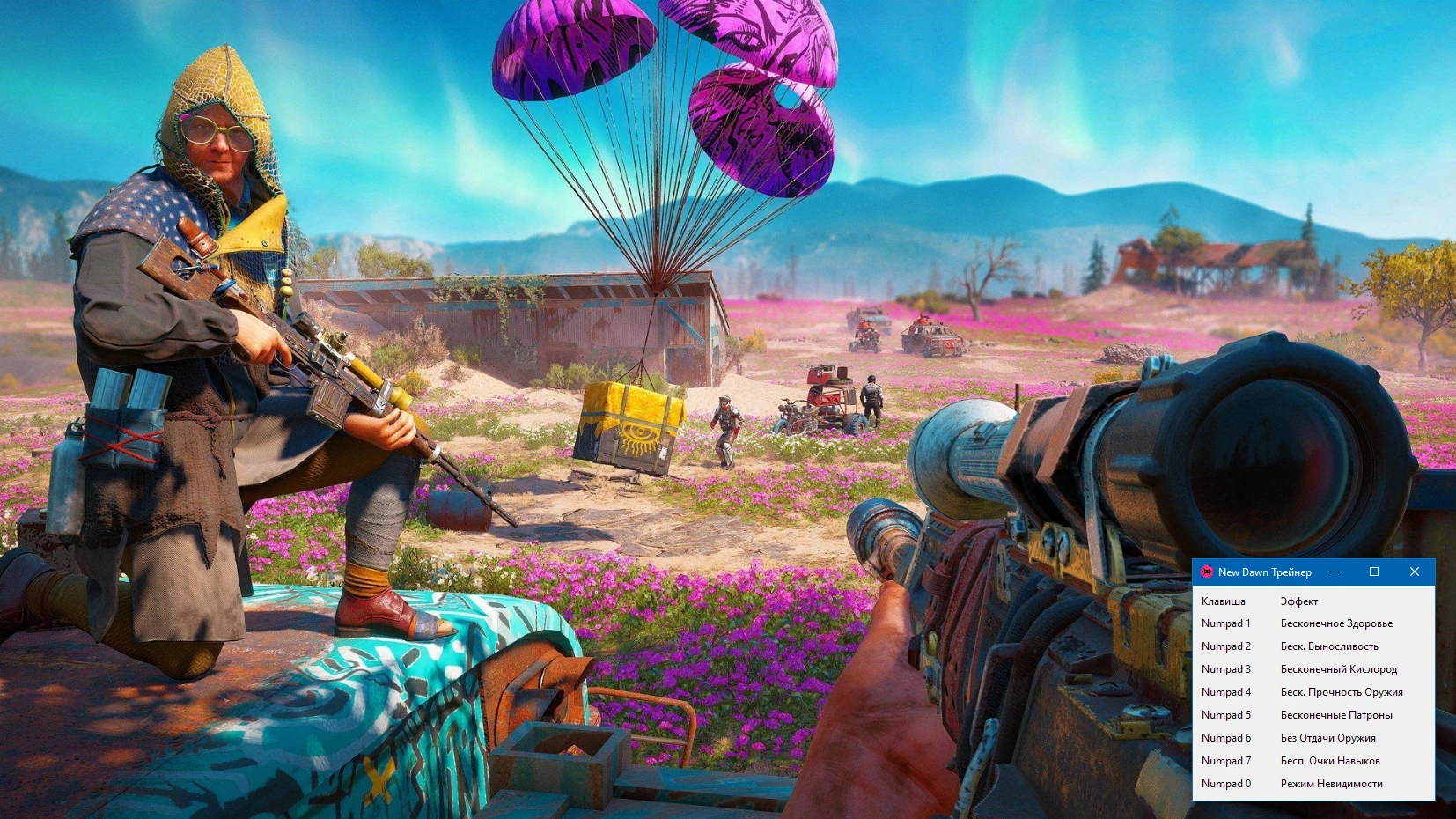Minimize the New Dawn Трейнер window
The width and height of the screenshot is (1456, 819).
click(1336, 572)
